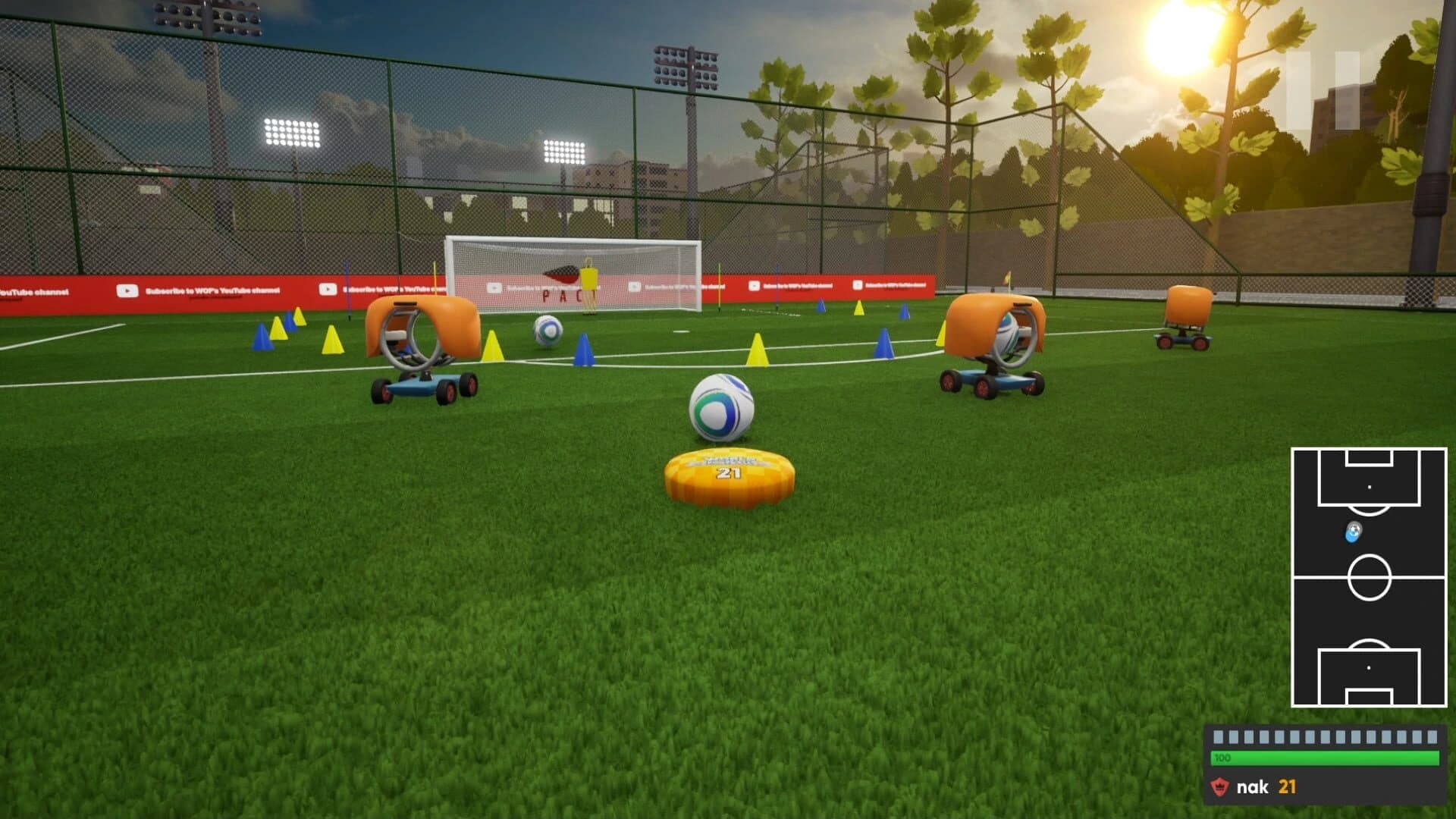This screenshot has height=819, width=1456.
Task: Click the orange score 21 next to nak
Action: (1287, 786)
